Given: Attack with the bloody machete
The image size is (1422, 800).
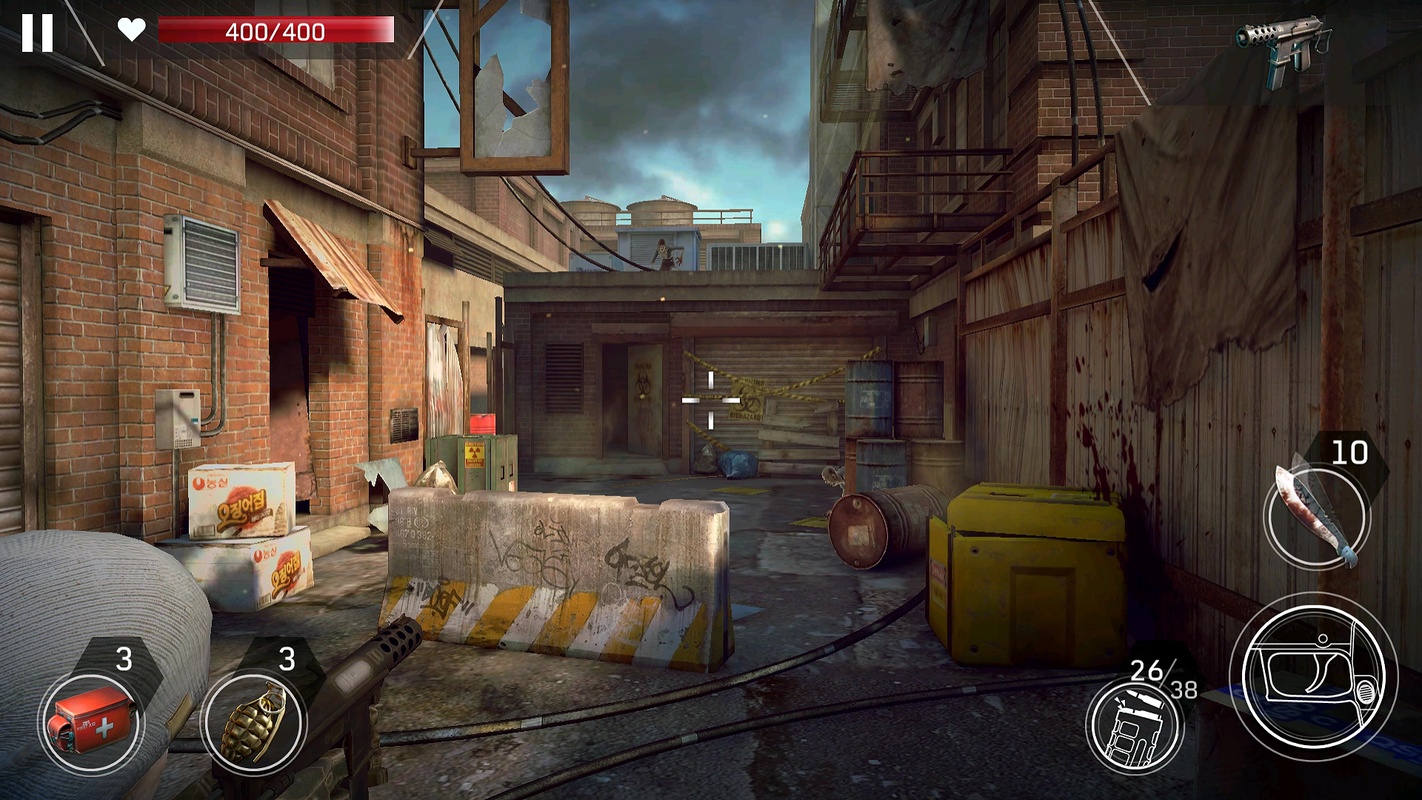Looking at the screenshot, I should pos(1316,517).
